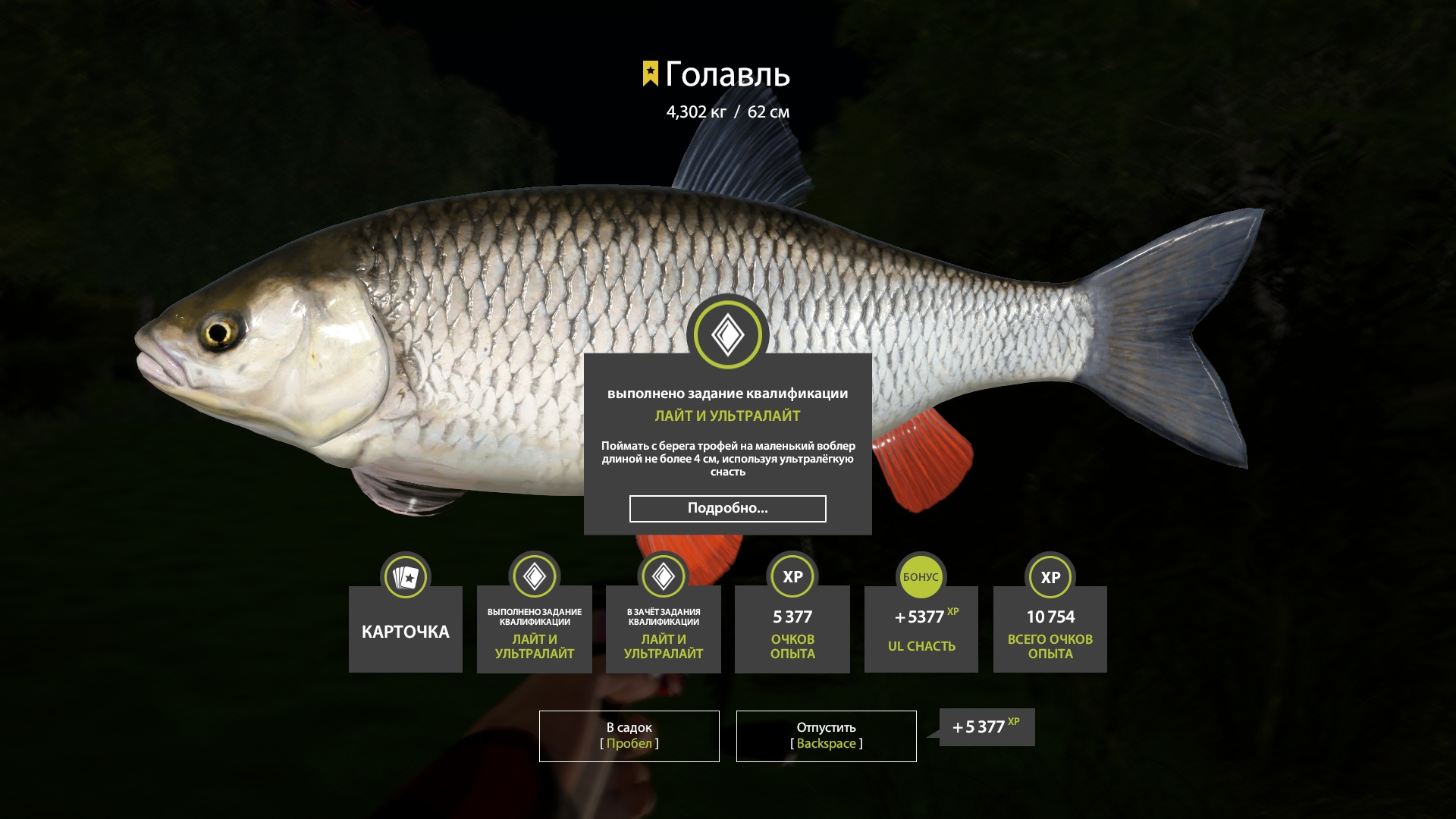Open the Карточка card tile

[x=406, y=629]
